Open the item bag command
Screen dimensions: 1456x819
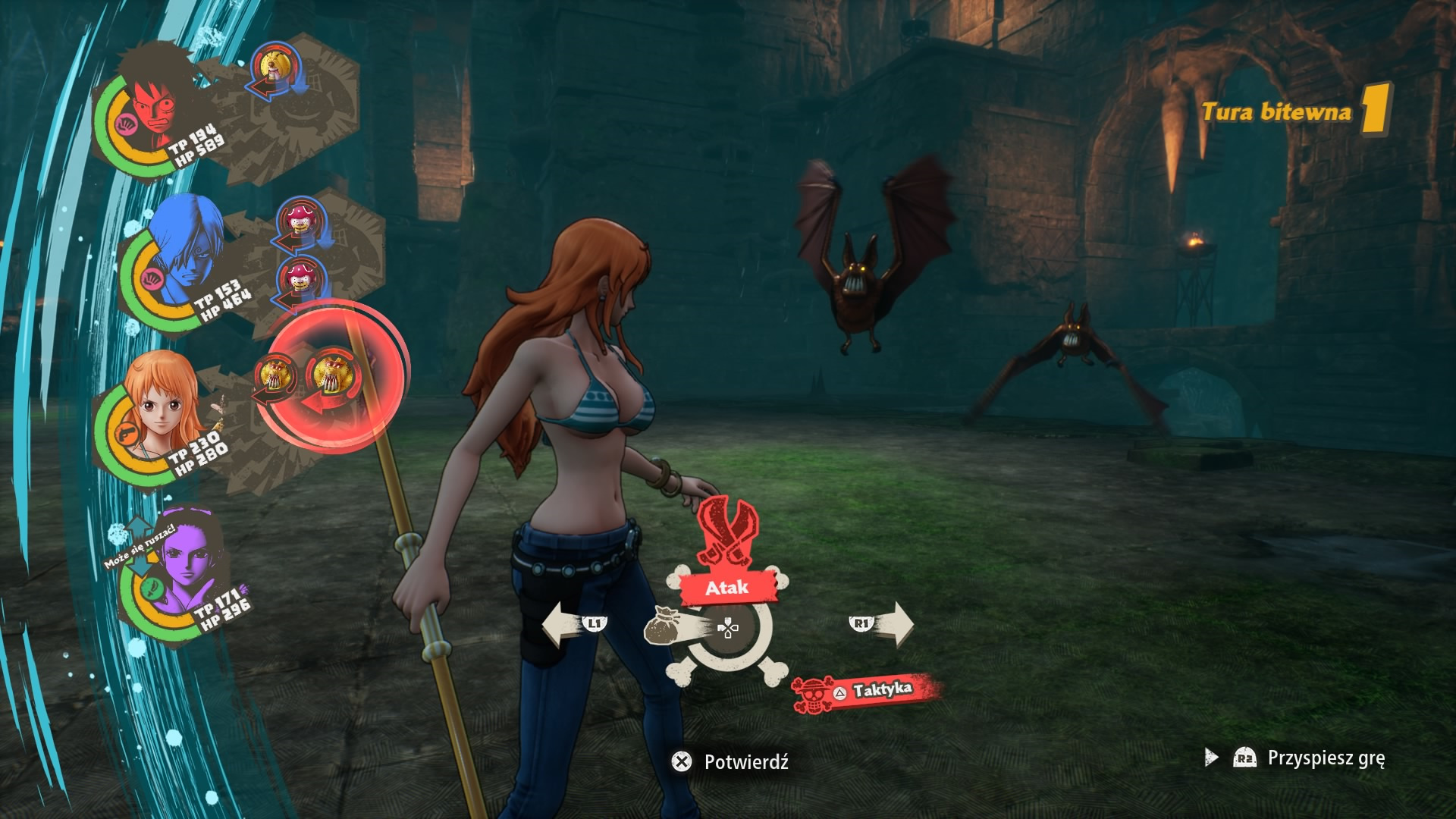tap(667, 626)
